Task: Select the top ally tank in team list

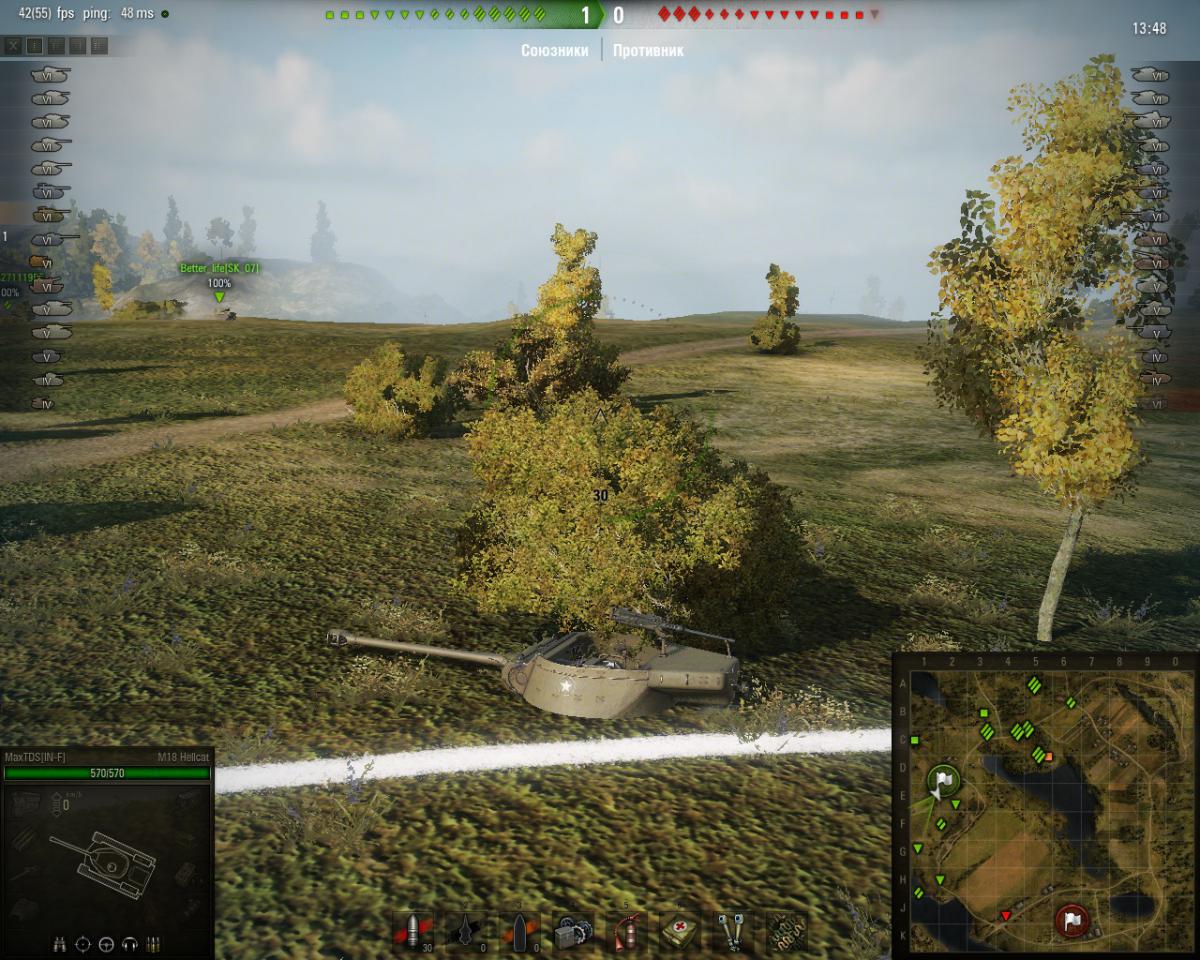Action: [x=50, y=74]
